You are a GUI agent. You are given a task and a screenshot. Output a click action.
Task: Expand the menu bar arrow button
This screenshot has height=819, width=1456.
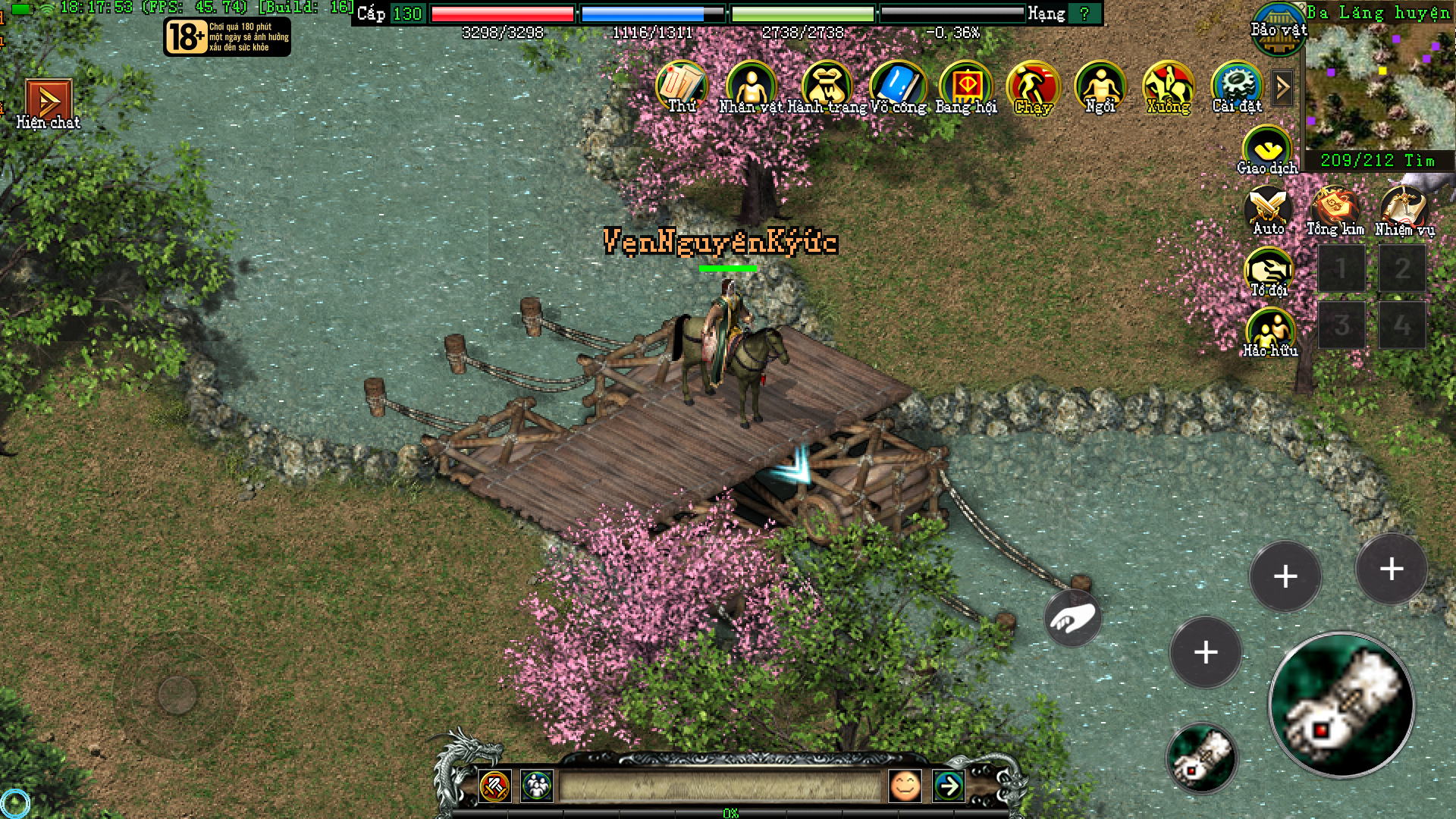[x=1282, y=88]
